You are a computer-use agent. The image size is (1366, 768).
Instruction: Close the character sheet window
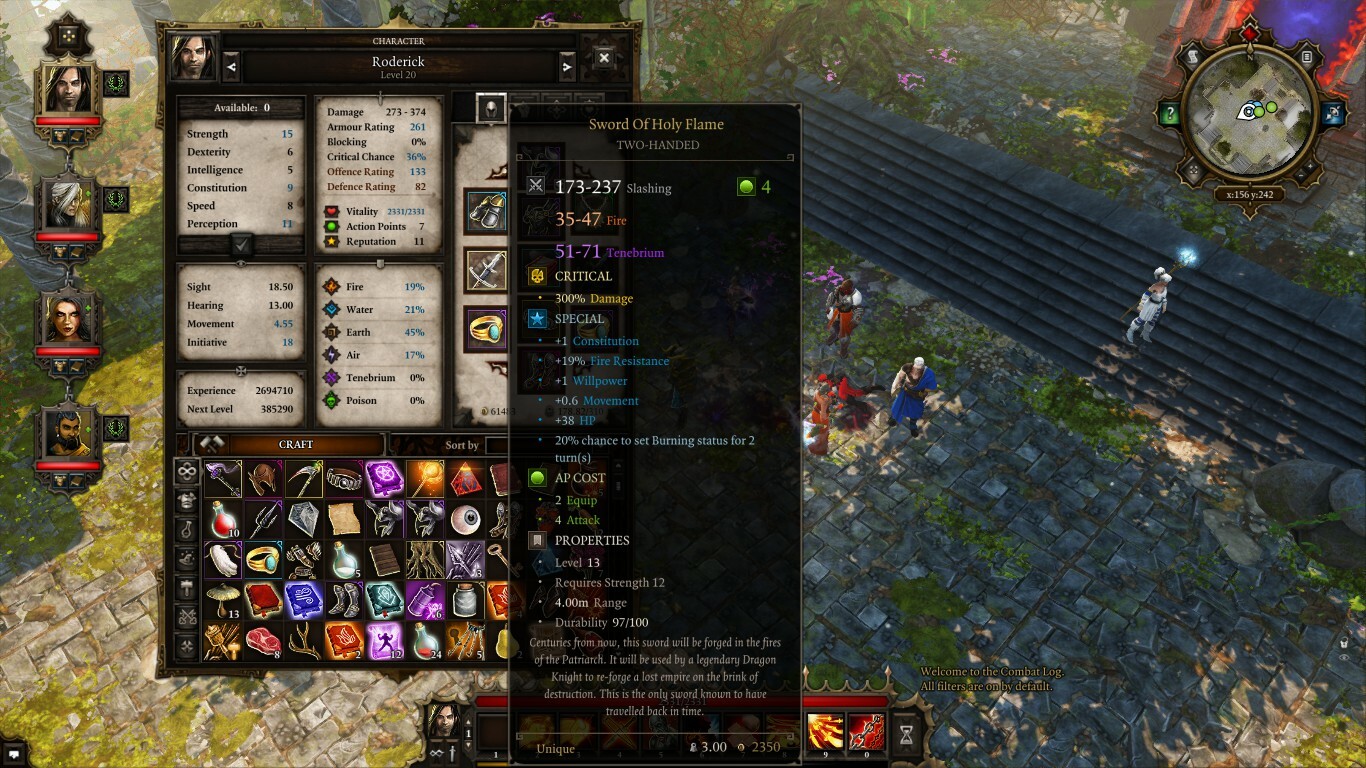pos(604,59)
